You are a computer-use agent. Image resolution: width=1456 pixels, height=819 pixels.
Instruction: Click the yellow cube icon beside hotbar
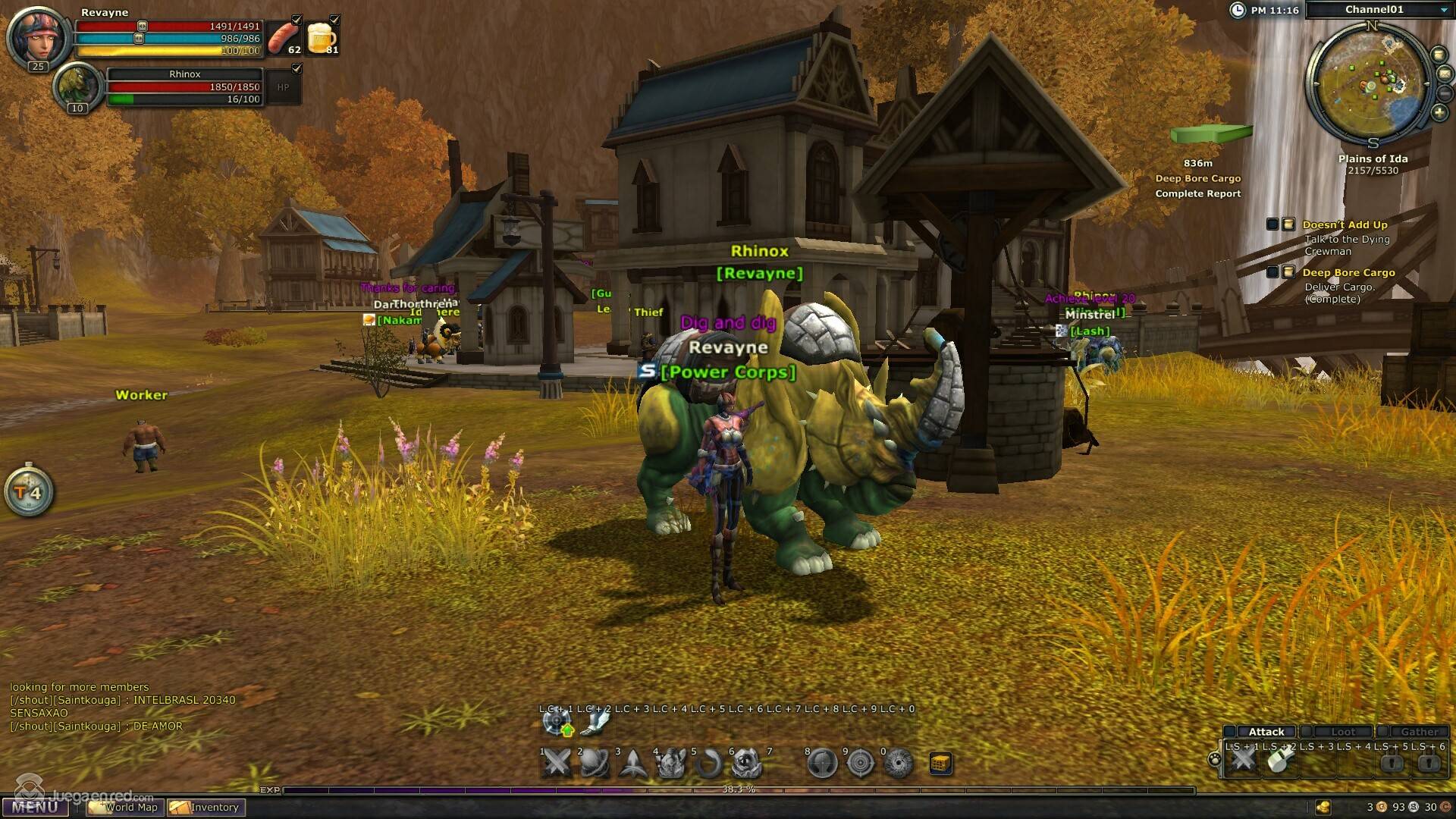[940, 763]
